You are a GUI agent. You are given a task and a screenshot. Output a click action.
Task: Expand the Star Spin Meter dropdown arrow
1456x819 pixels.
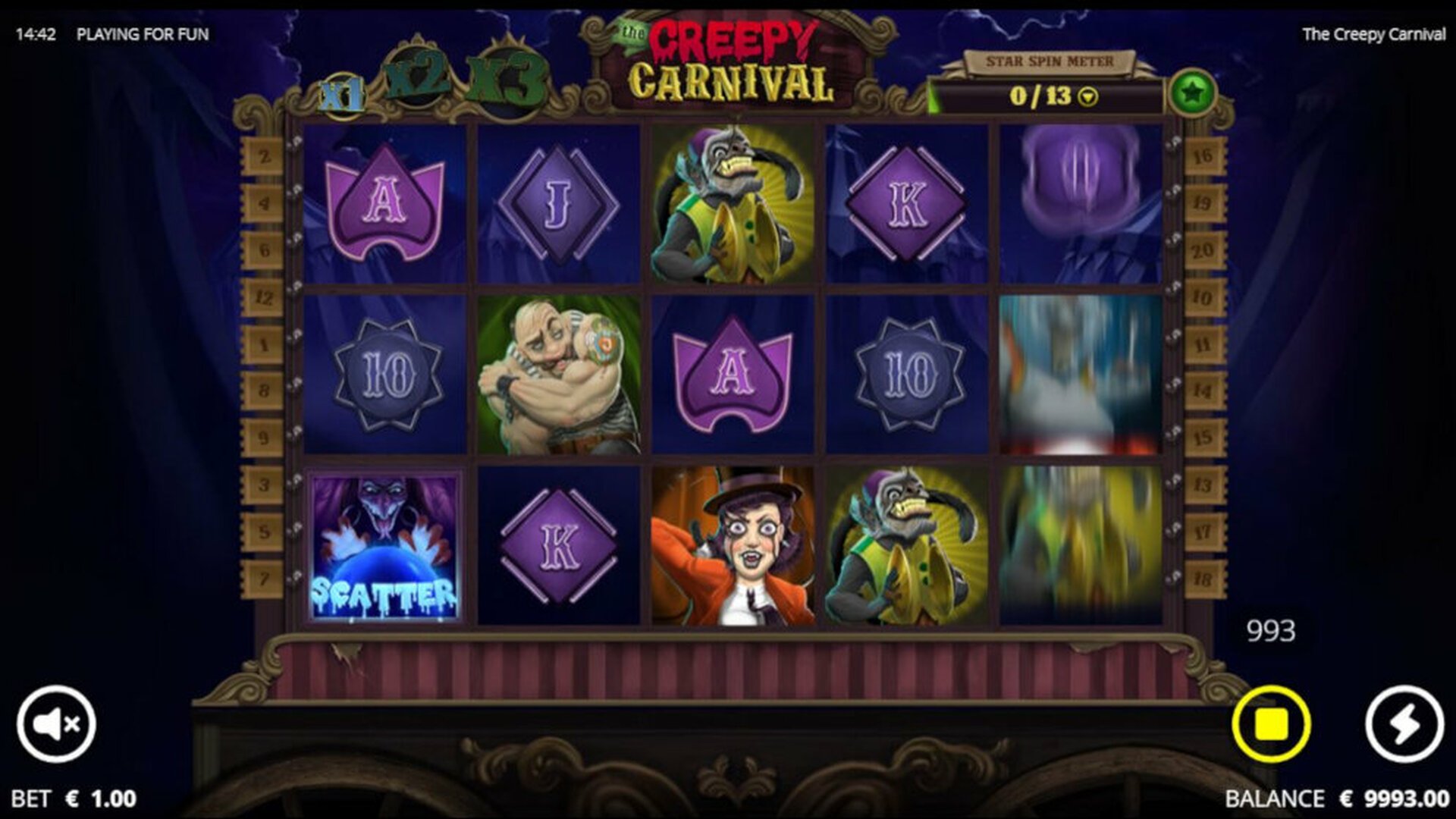tap(1088, 97)
